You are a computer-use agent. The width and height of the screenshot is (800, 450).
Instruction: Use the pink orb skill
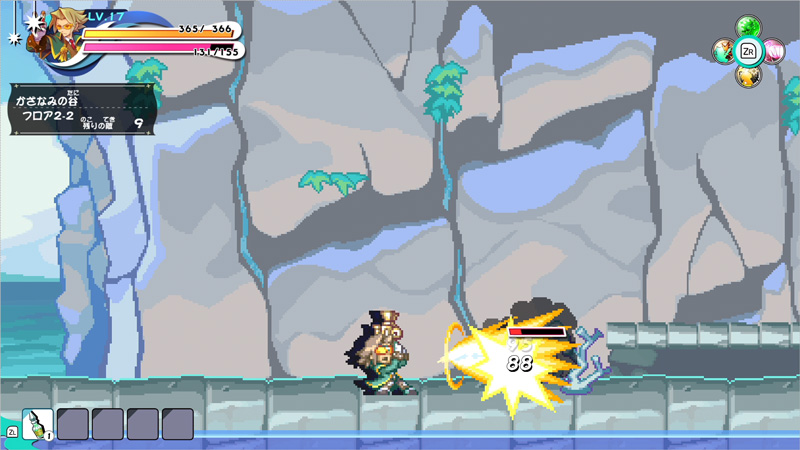pos(773,49)
